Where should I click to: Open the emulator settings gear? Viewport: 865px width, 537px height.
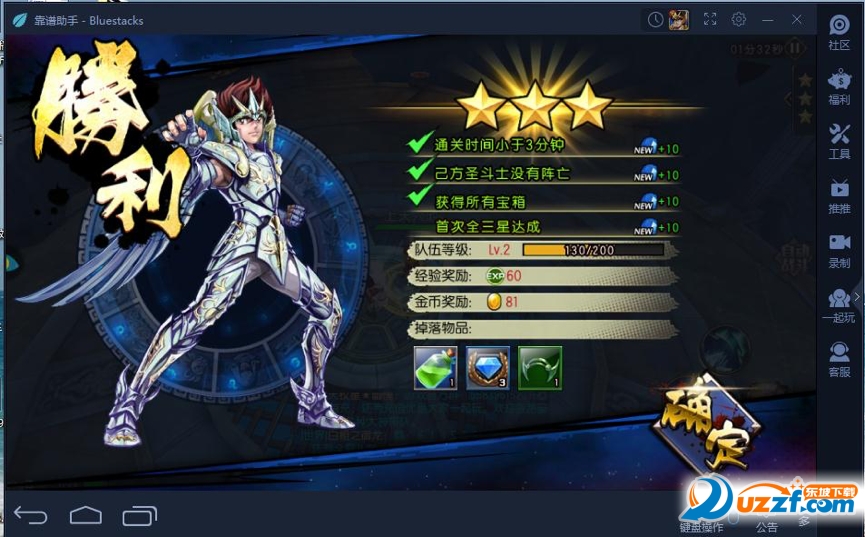[739, 19]
